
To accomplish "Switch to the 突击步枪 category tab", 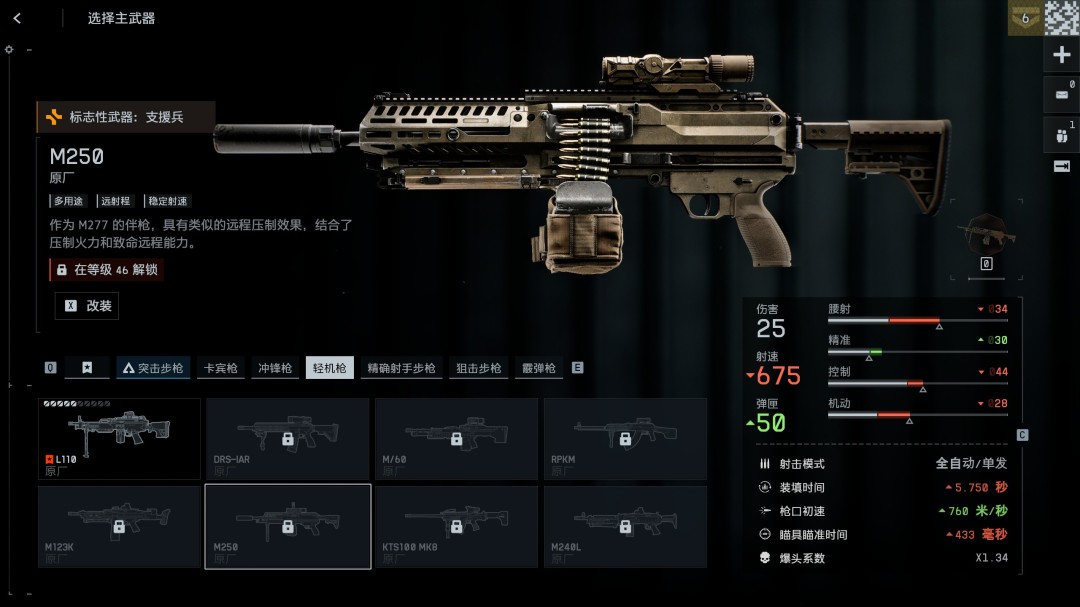I will pos(153,368).
